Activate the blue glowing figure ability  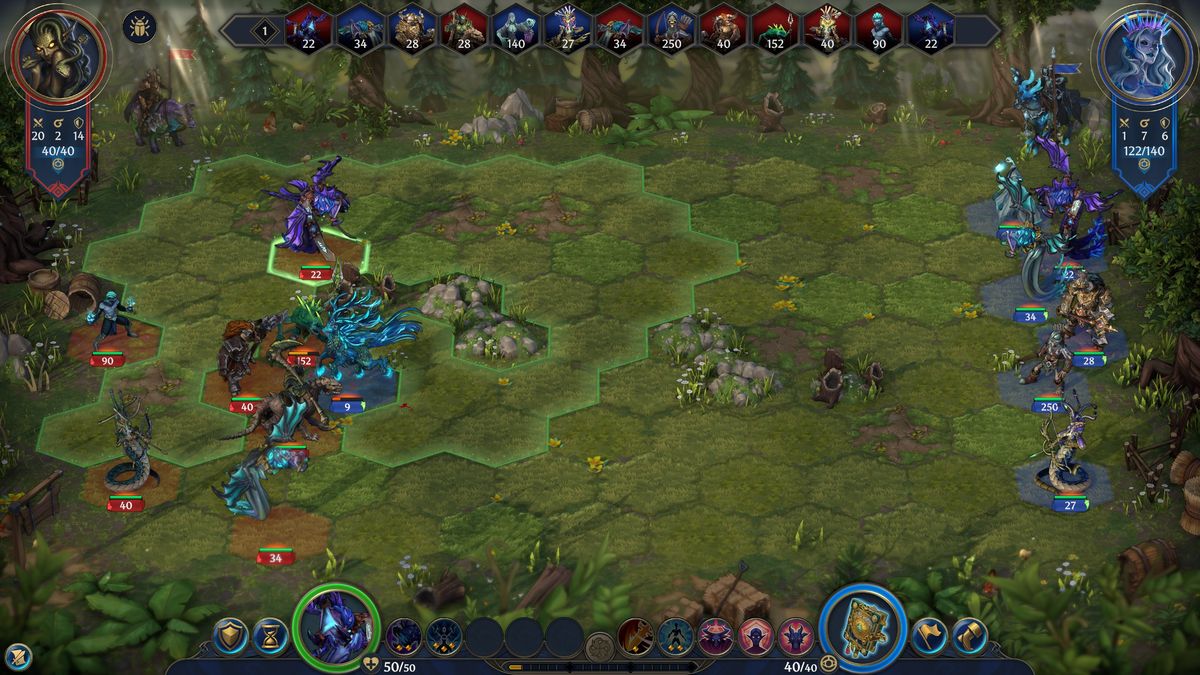click(x=675, y=636)
